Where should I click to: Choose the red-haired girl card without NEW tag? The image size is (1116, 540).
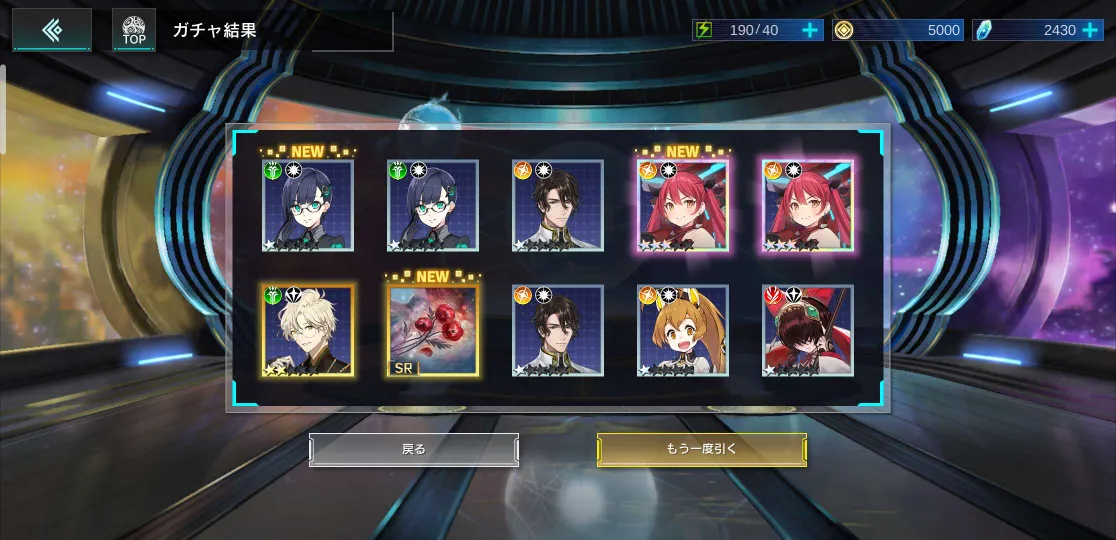point(808,206)
